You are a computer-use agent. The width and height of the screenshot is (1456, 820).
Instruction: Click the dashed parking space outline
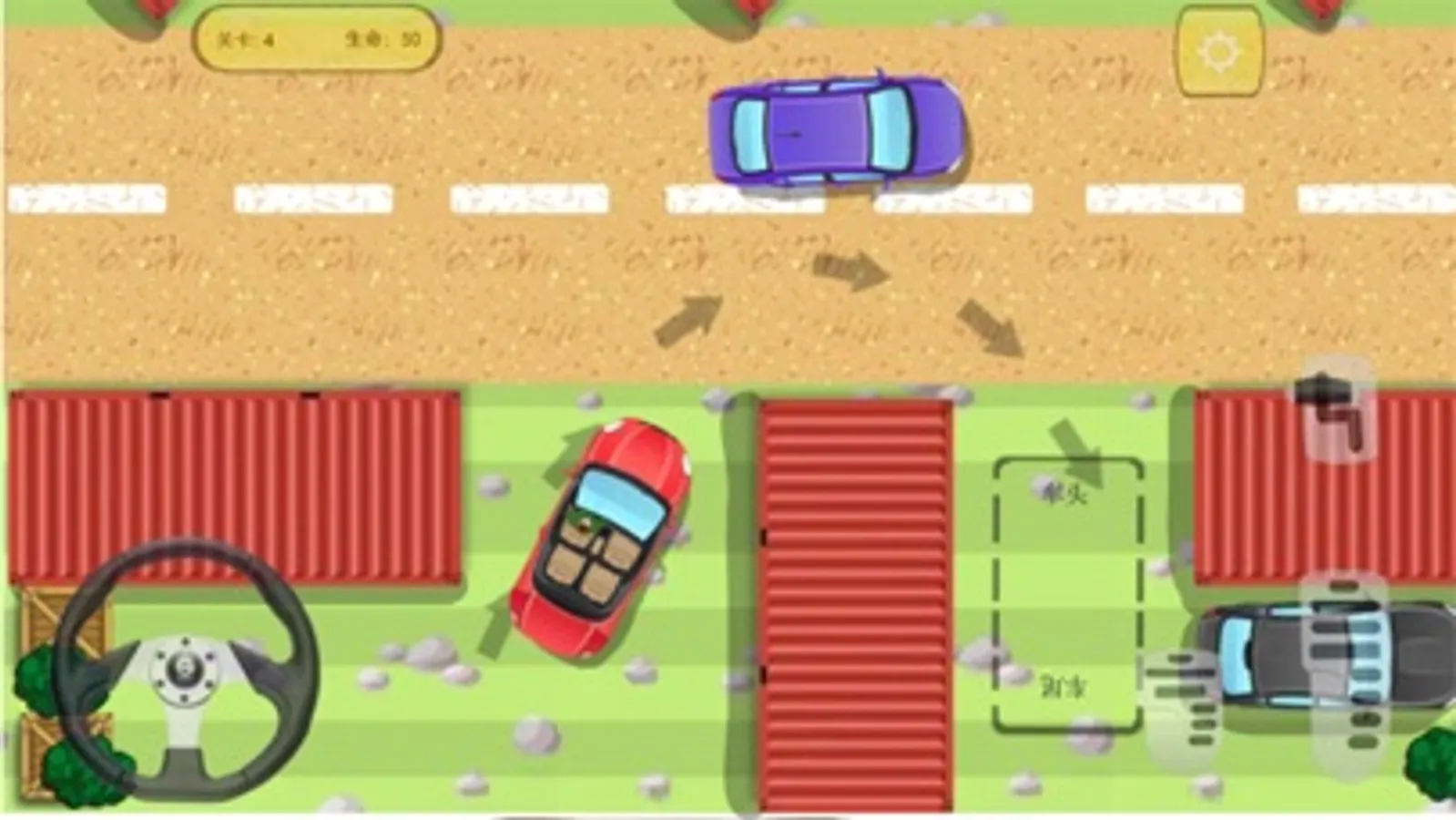click(1068, 592)
